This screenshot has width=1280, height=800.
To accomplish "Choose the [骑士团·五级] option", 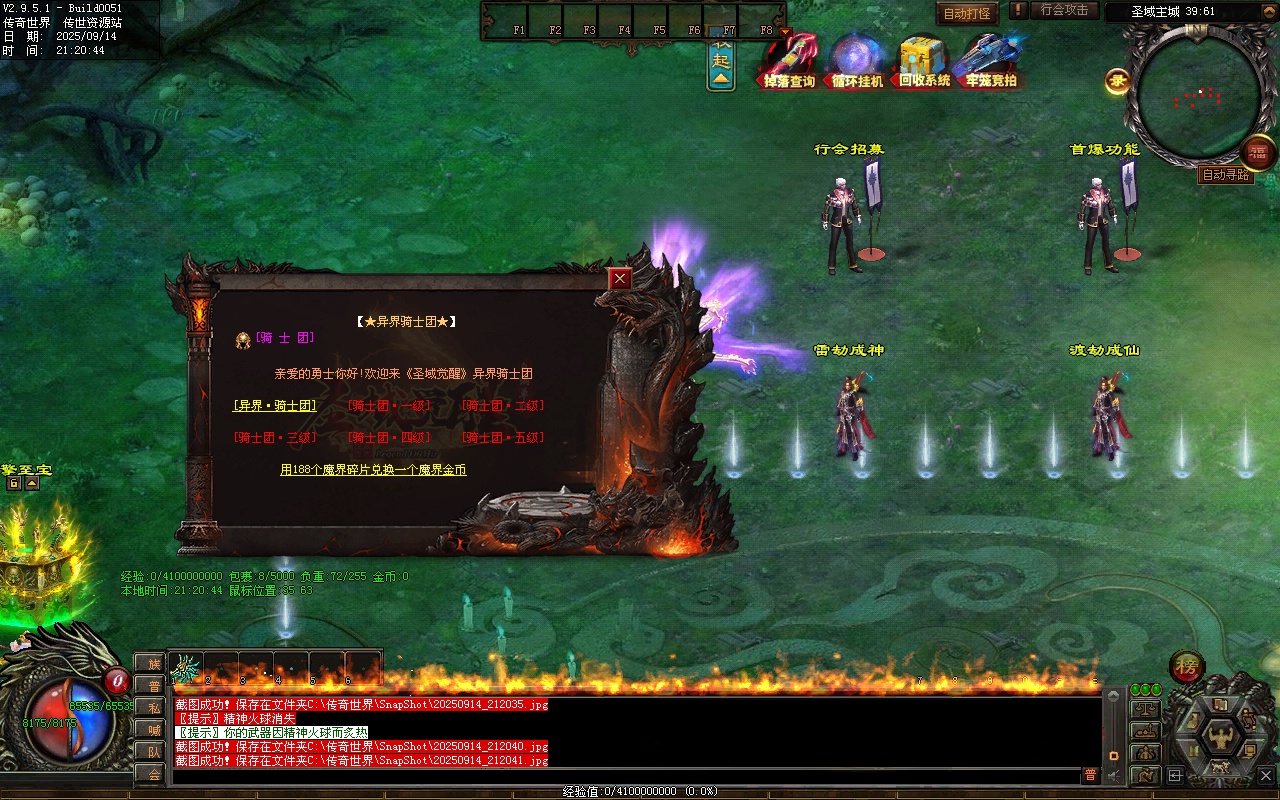I will tap(503, 438).
